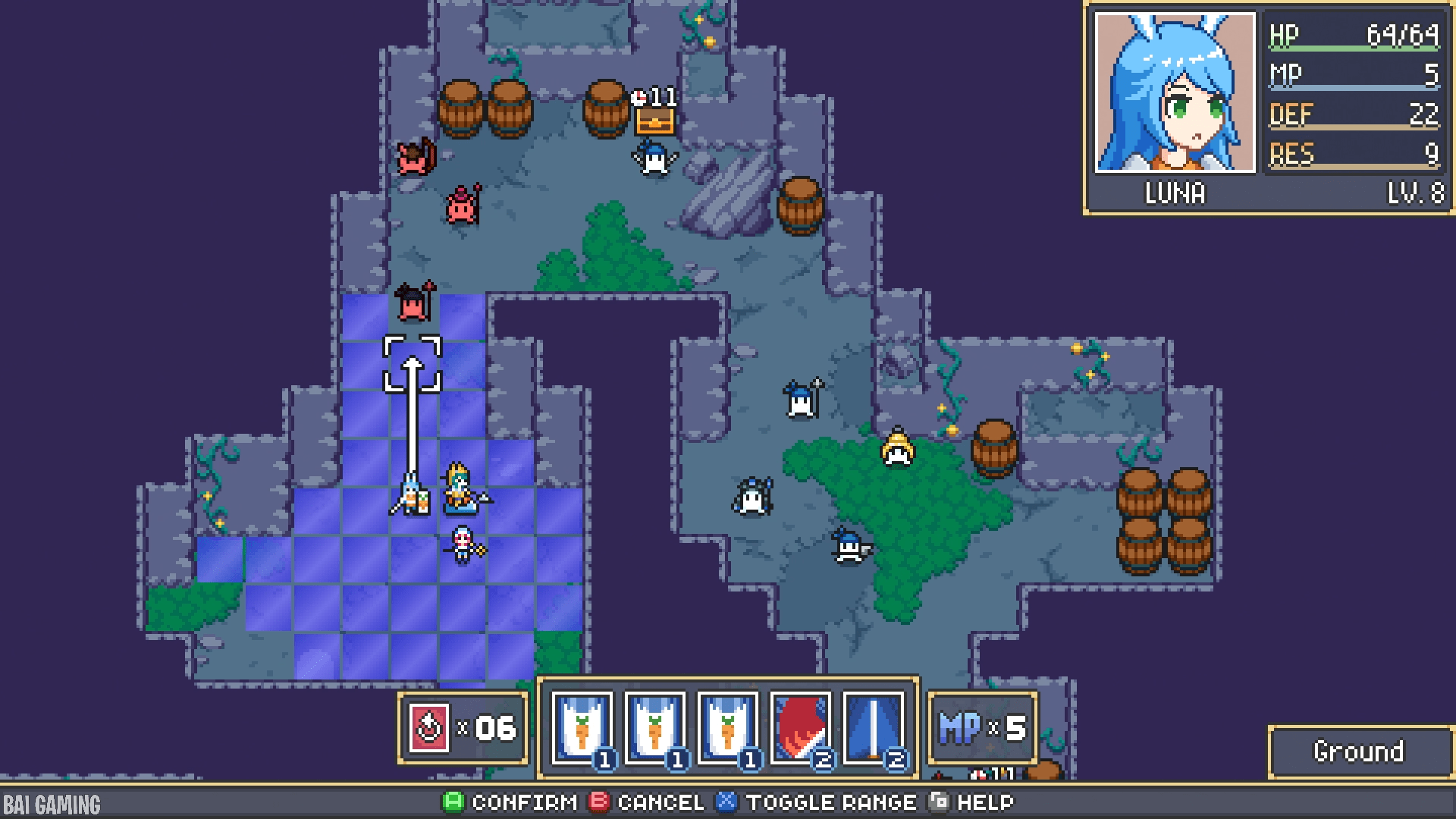Select the red flaming slash card
Image resolution: width=1456 pixels, height=819 pixels.
pyautogui.click(x=800, y=728)
